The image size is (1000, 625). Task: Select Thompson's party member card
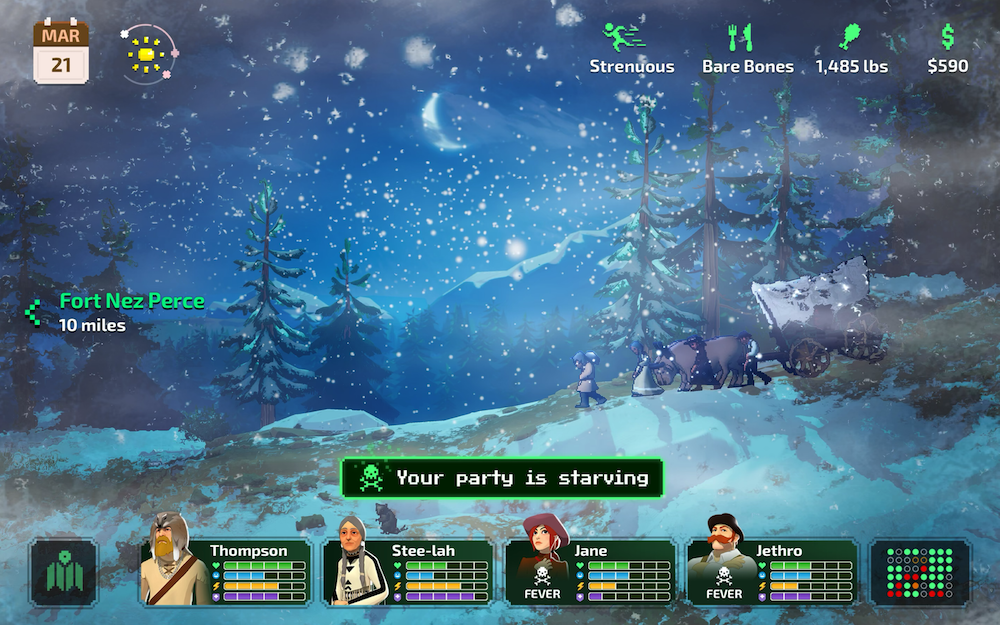[226, 573]
